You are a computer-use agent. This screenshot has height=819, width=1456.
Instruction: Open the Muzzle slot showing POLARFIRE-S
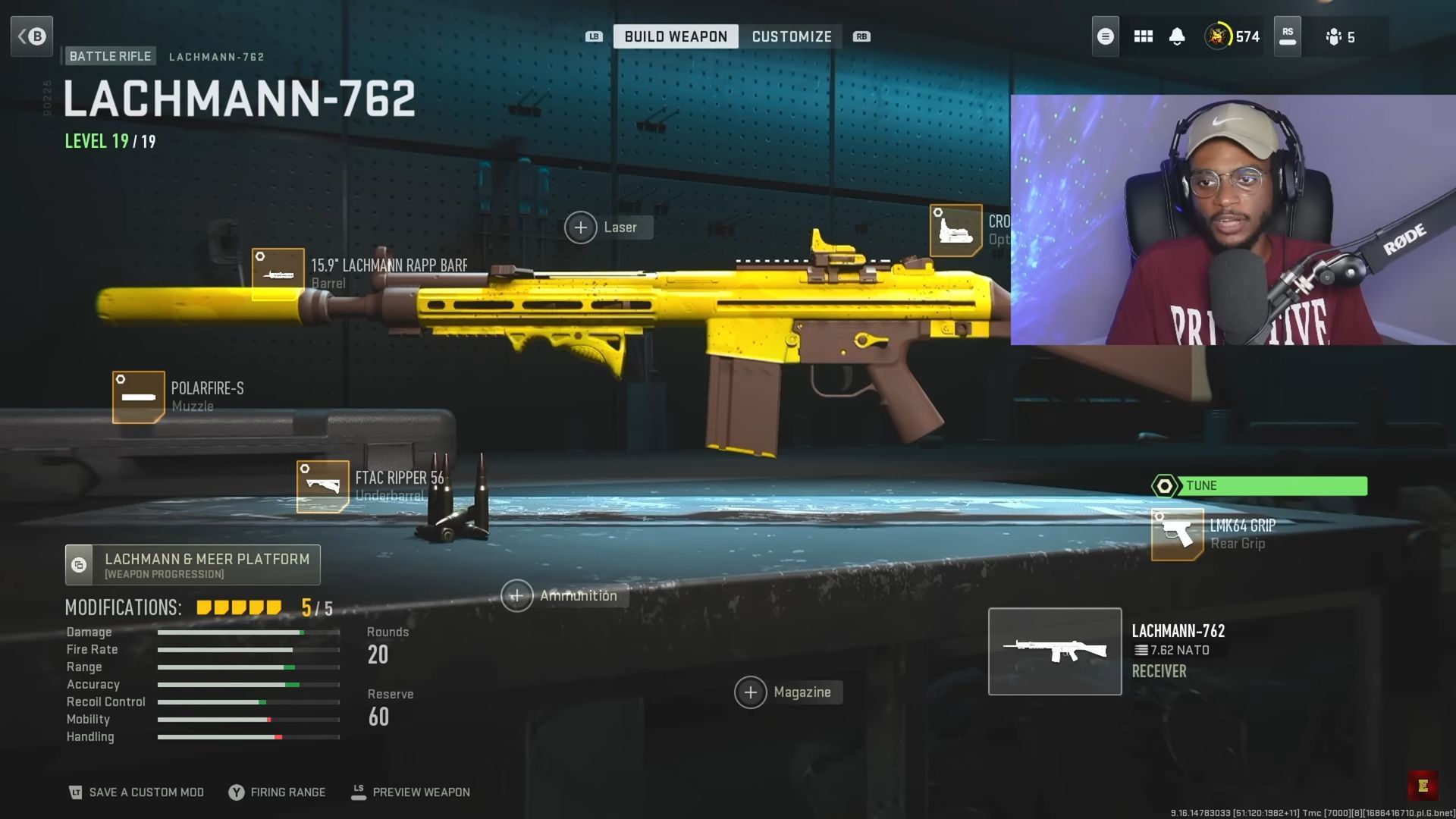pyautogui.click(x=138, y=396)
